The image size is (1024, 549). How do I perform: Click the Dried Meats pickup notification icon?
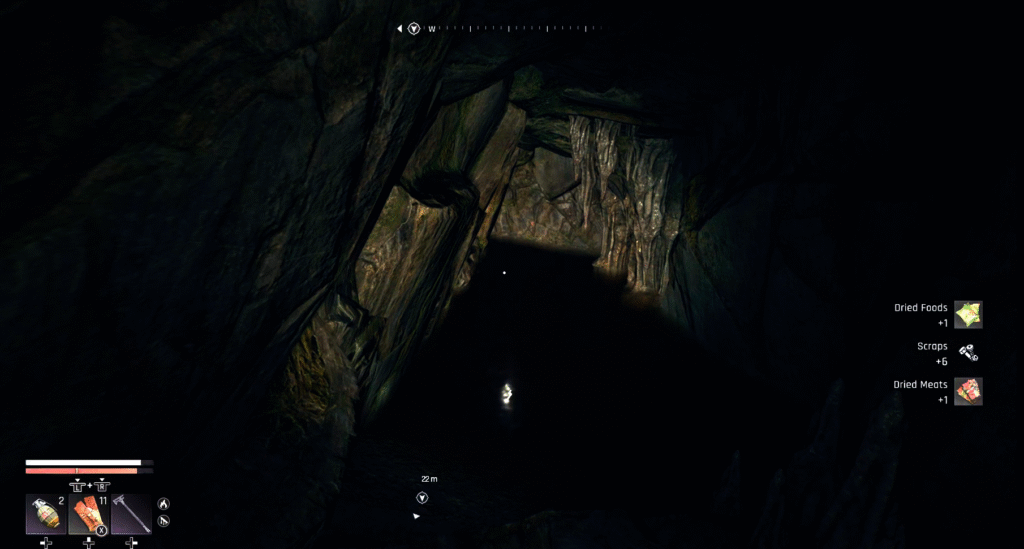968,391
